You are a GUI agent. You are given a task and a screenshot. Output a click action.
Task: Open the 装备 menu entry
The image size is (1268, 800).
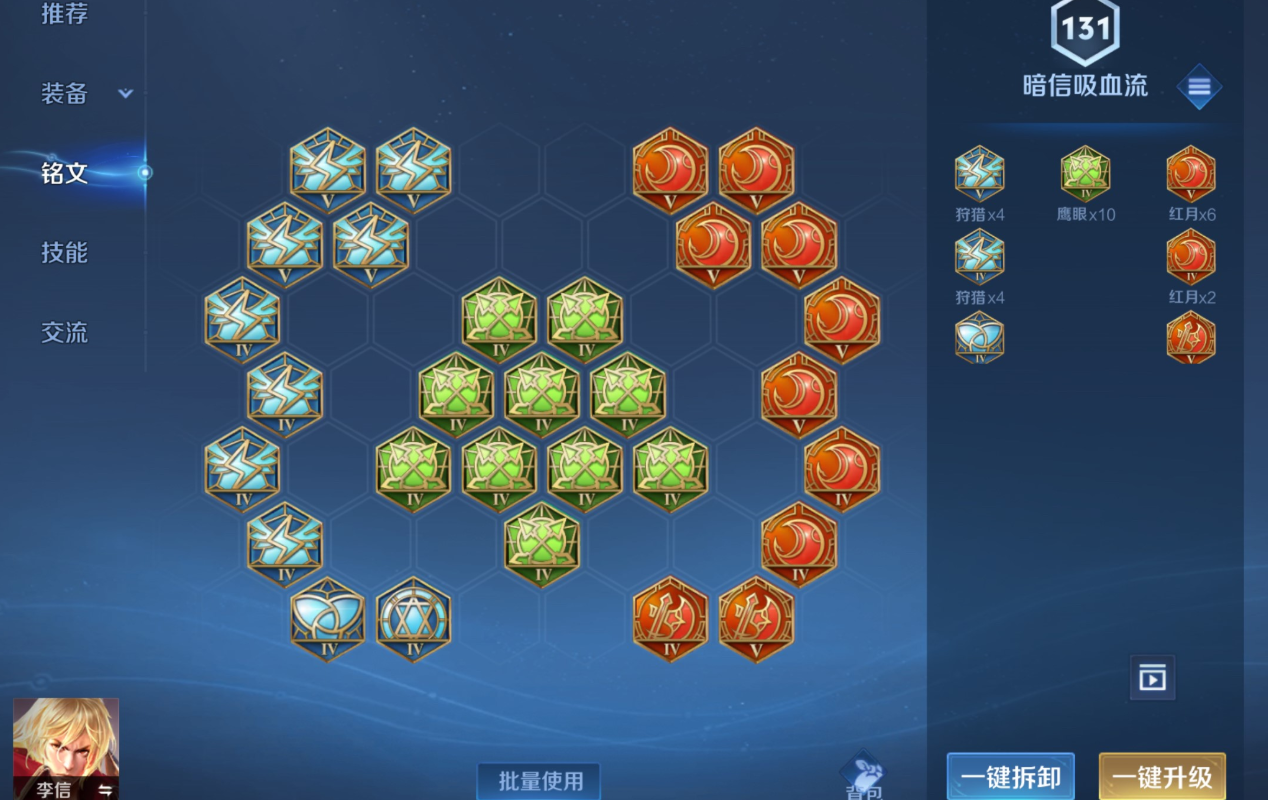point(65,94)
